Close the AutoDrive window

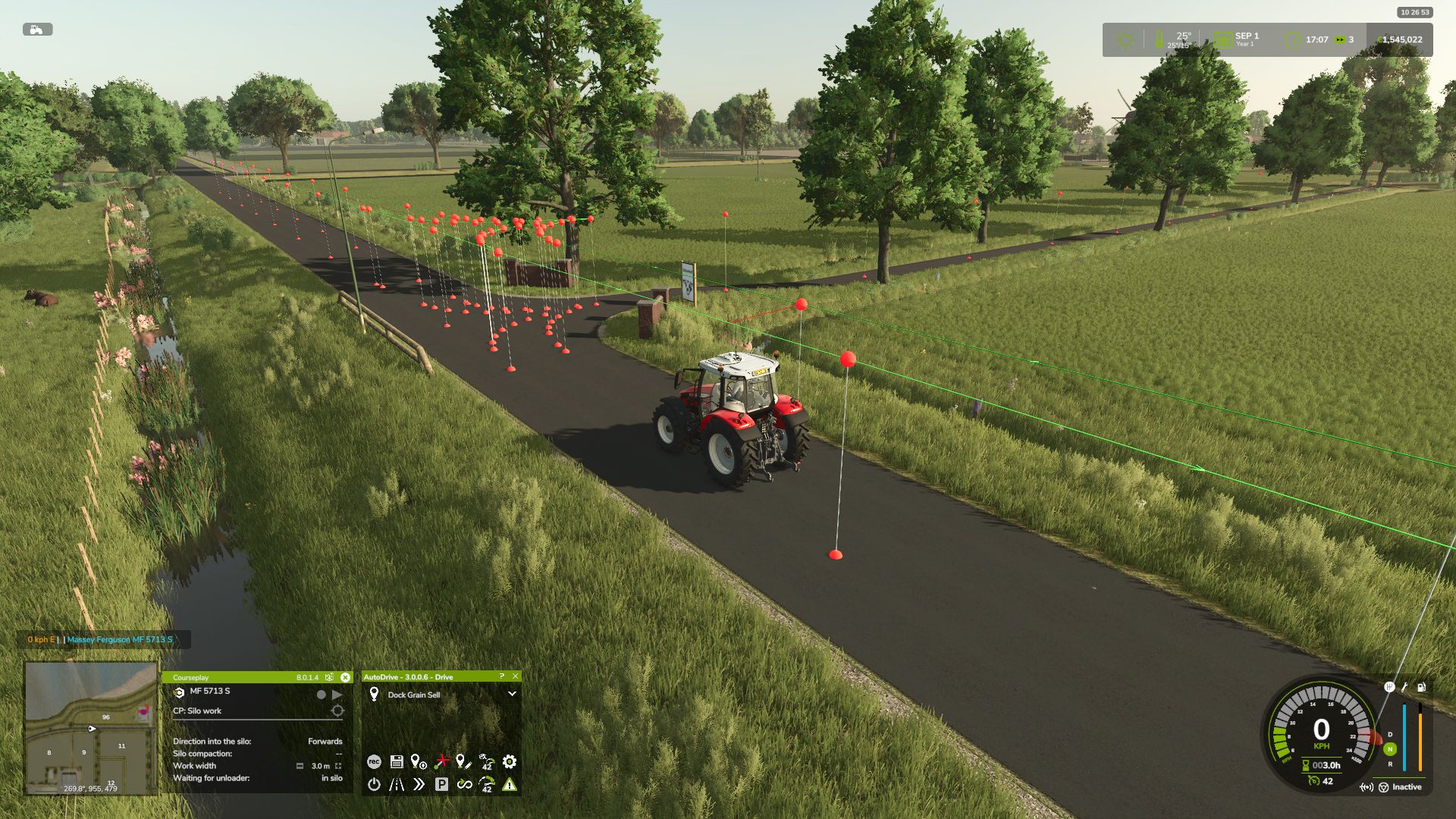516,676
